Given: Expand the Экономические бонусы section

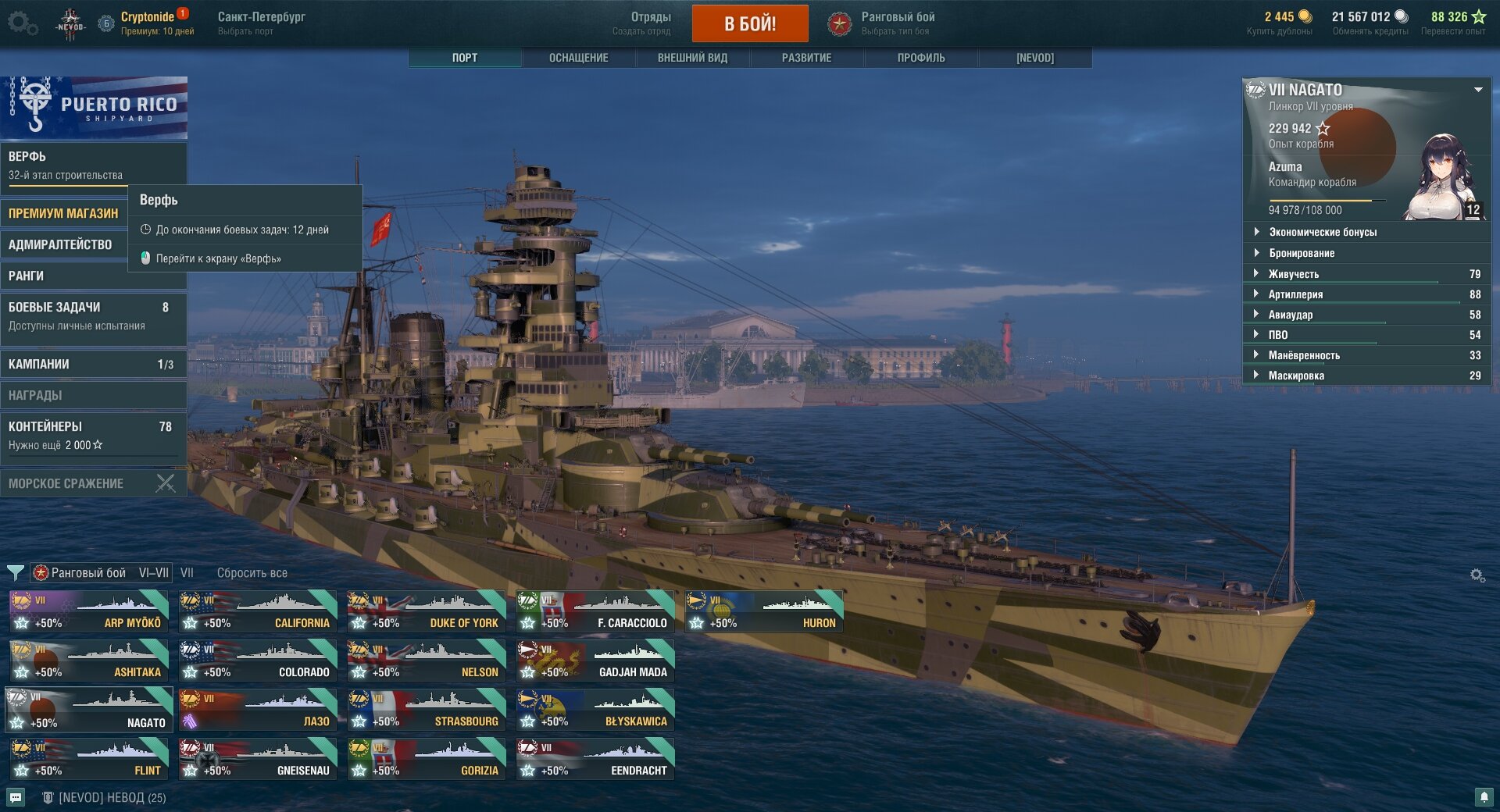Looking at the screenshot, I should click(1322, 232).
